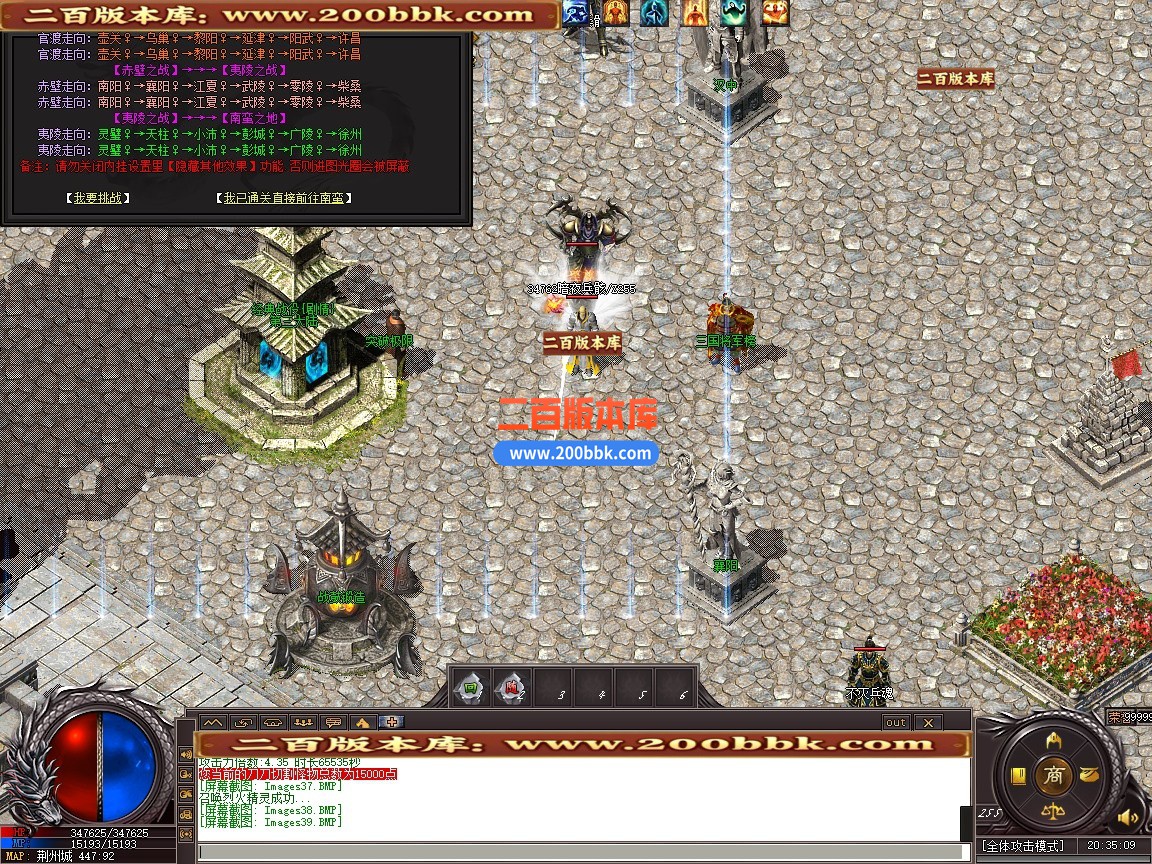
Task: Open the character equipment helmet icon
Action: point(1053,741)
